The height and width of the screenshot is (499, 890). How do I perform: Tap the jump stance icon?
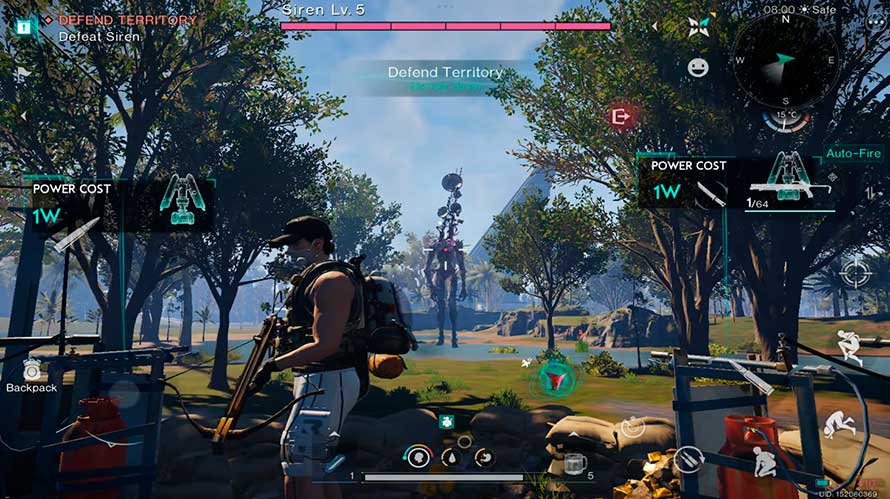tap(847, 346)
